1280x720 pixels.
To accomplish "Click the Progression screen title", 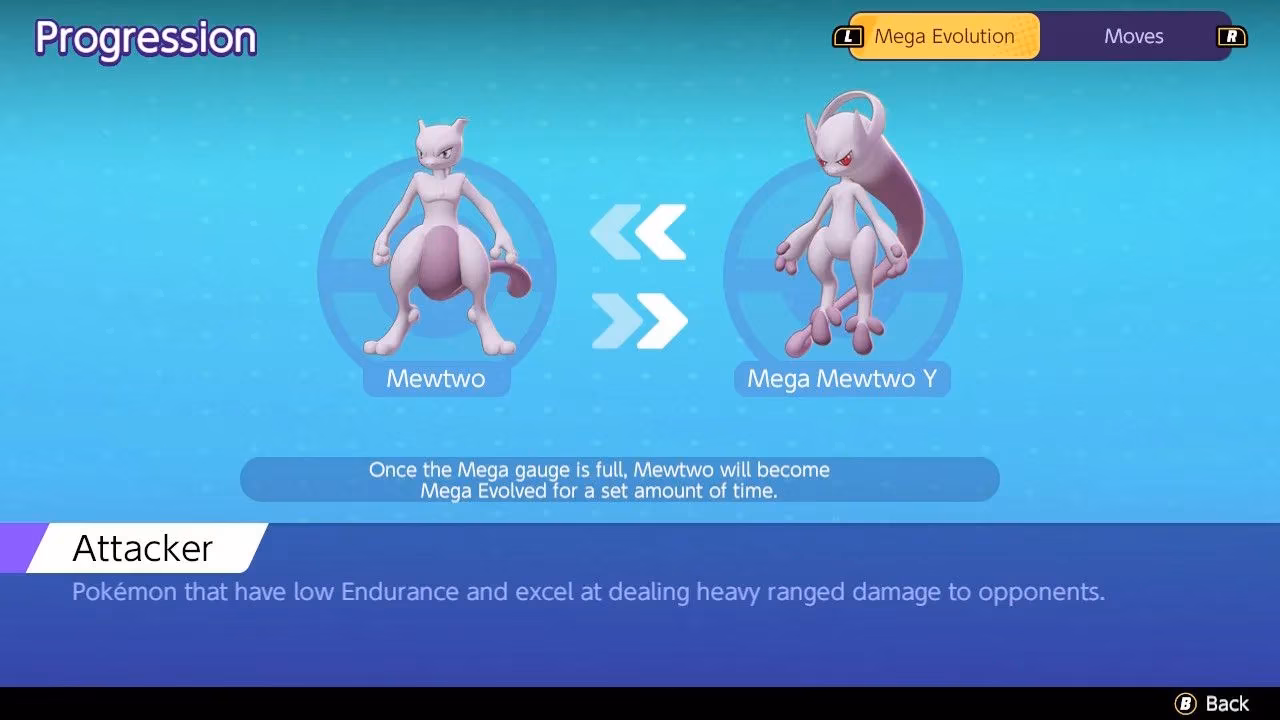I will pyautogui.click(x=145, y=38).
